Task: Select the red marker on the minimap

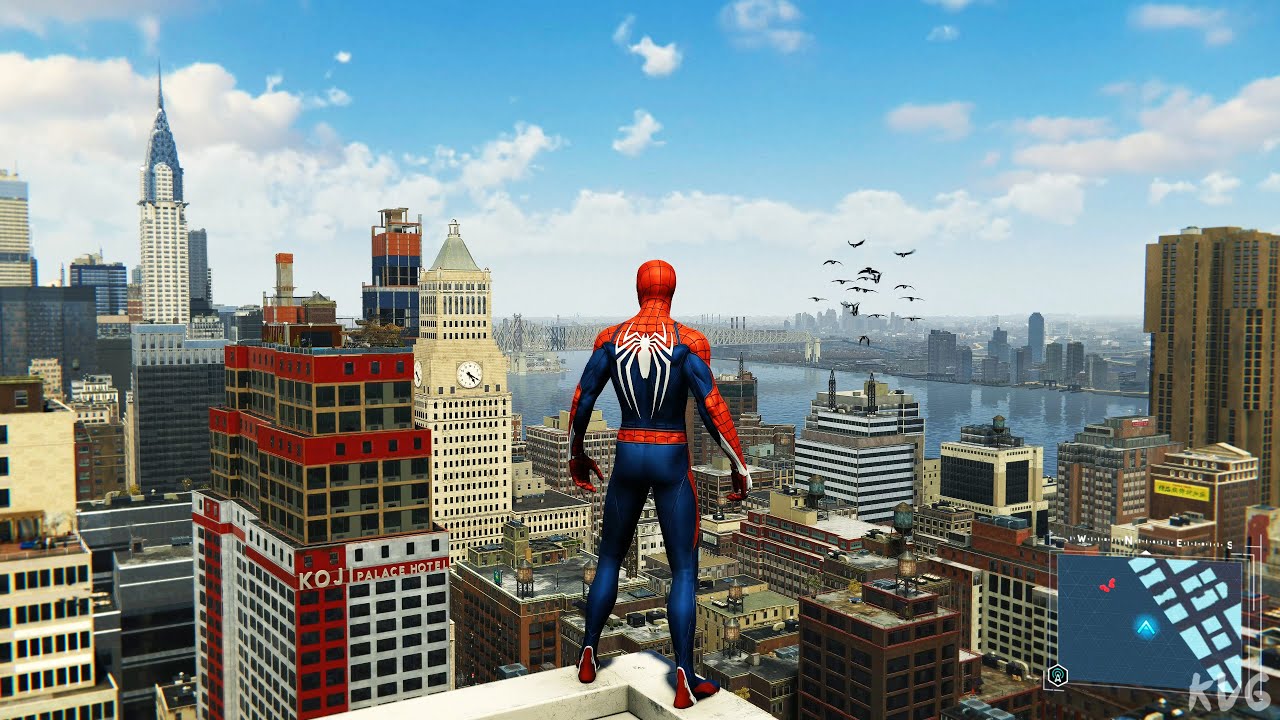Action: (1107, 585)
